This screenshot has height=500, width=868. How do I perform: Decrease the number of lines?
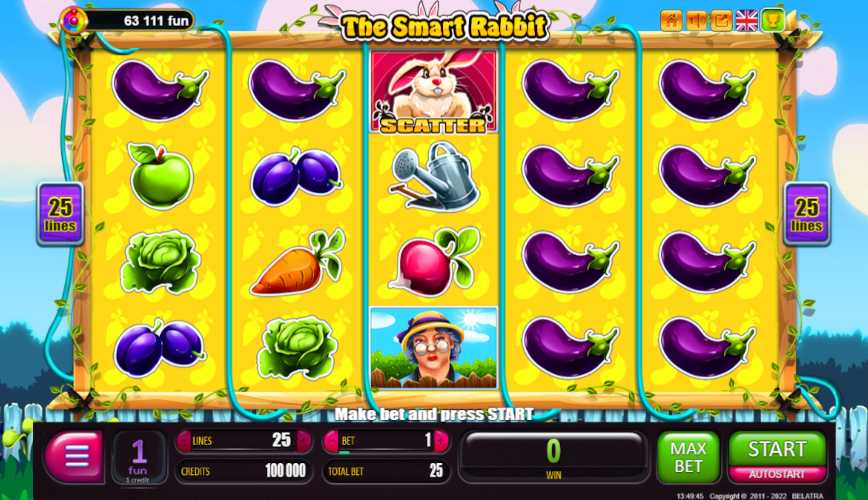coord(183,441)
